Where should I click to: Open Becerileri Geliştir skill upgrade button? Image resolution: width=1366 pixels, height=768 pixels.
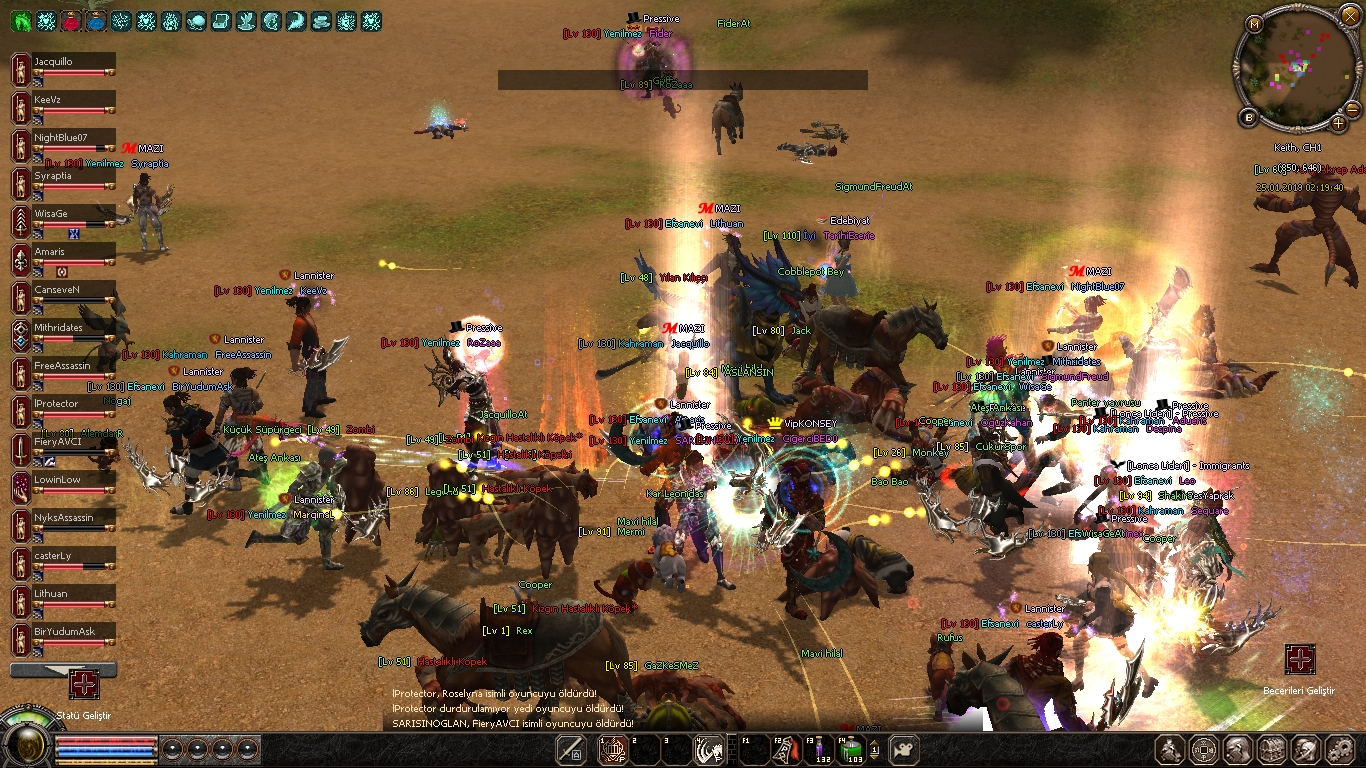tap(1300, 660)
